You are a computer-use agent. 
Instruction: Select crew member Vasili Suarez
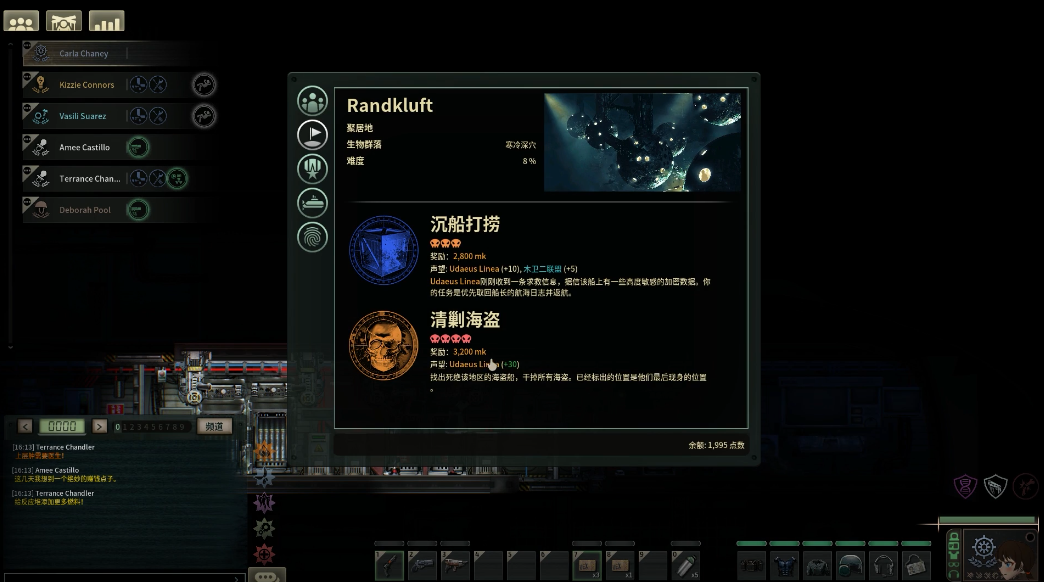(x=82, y=116)
